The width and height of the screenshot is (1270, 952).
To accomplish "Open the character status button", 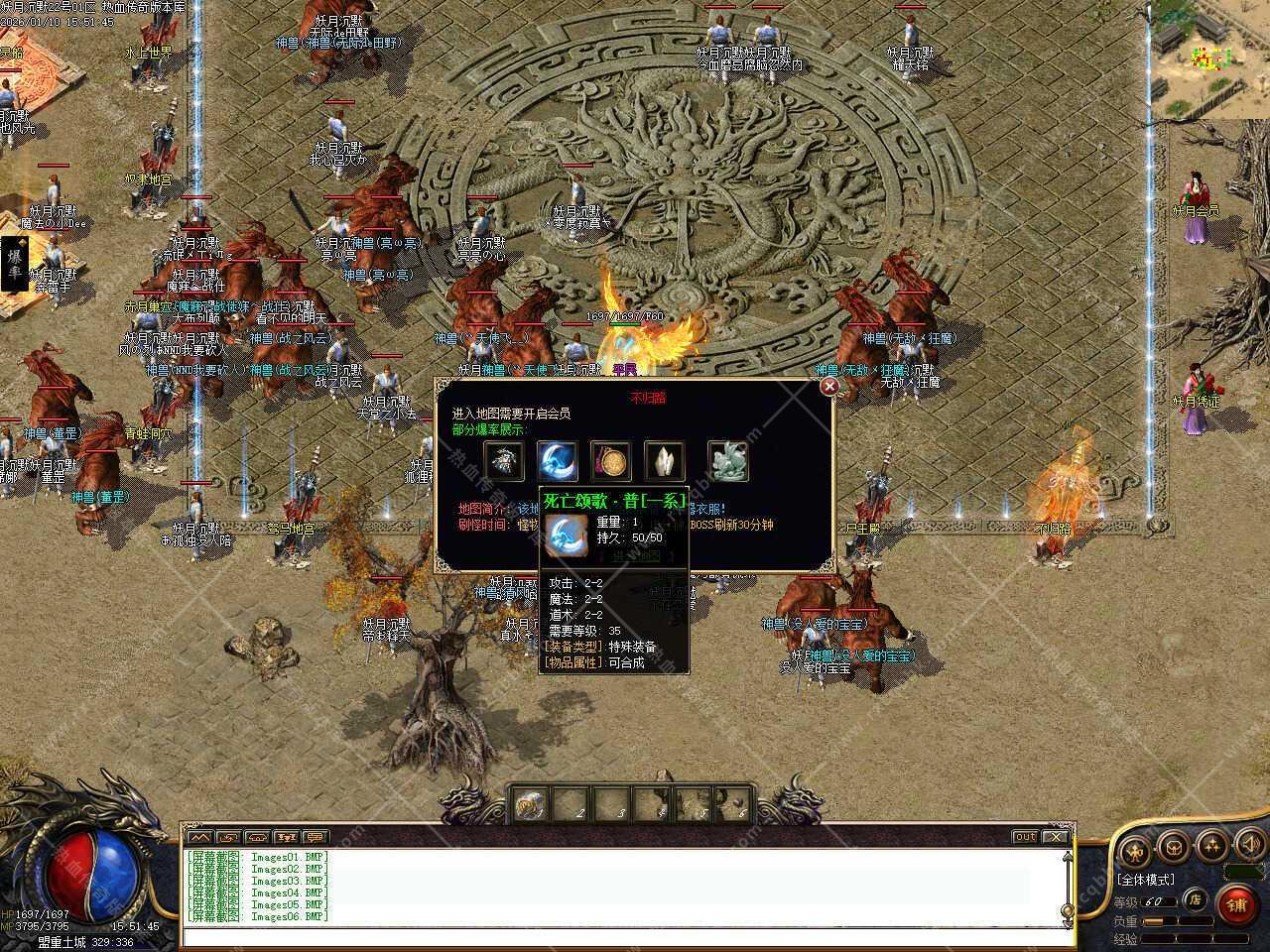I will pyautogui.click(x=1136, y=849).
